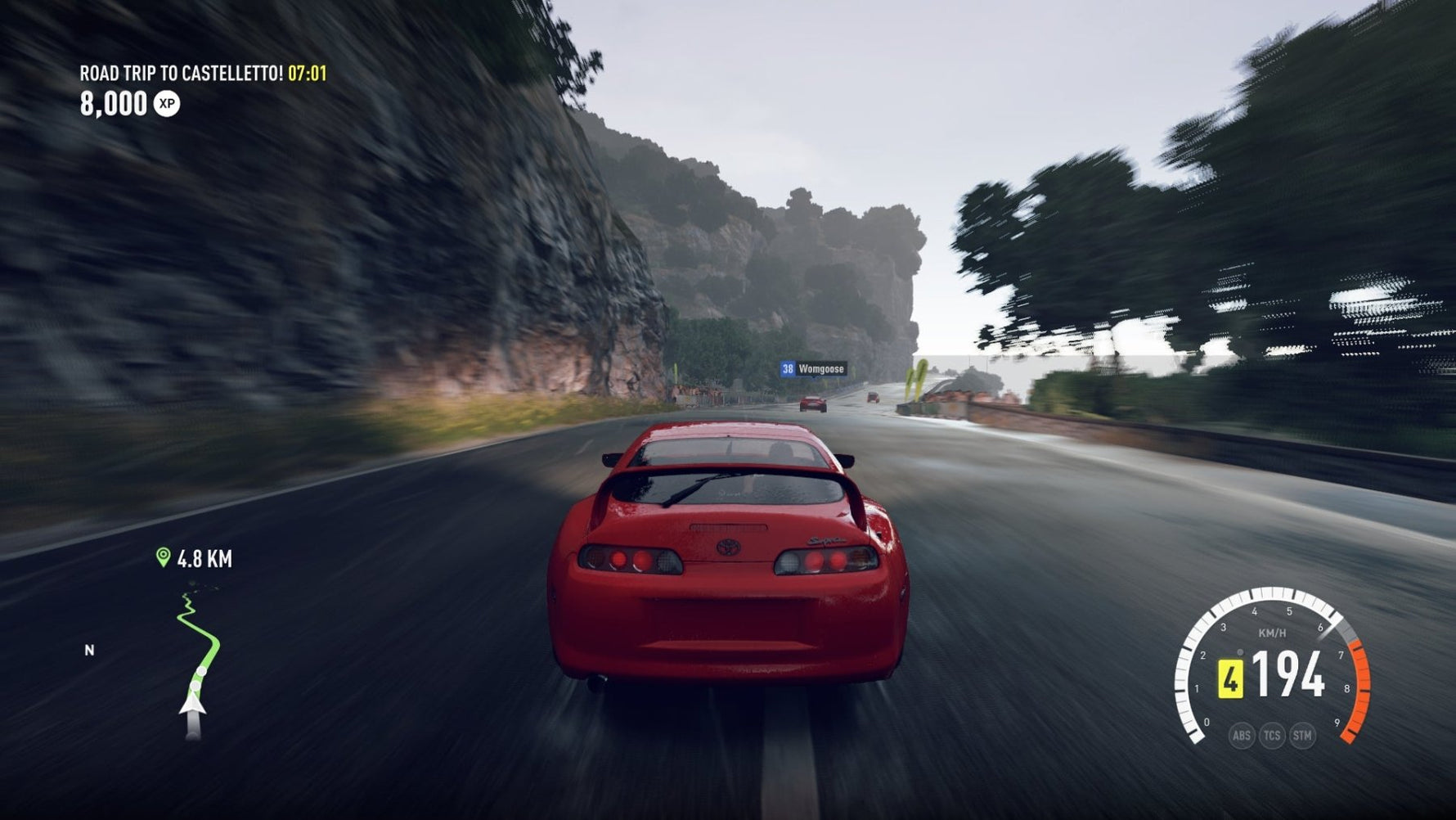Click the white player arrow on minimap
This screenshot has width=1456, height=820.
coord(192,705)
